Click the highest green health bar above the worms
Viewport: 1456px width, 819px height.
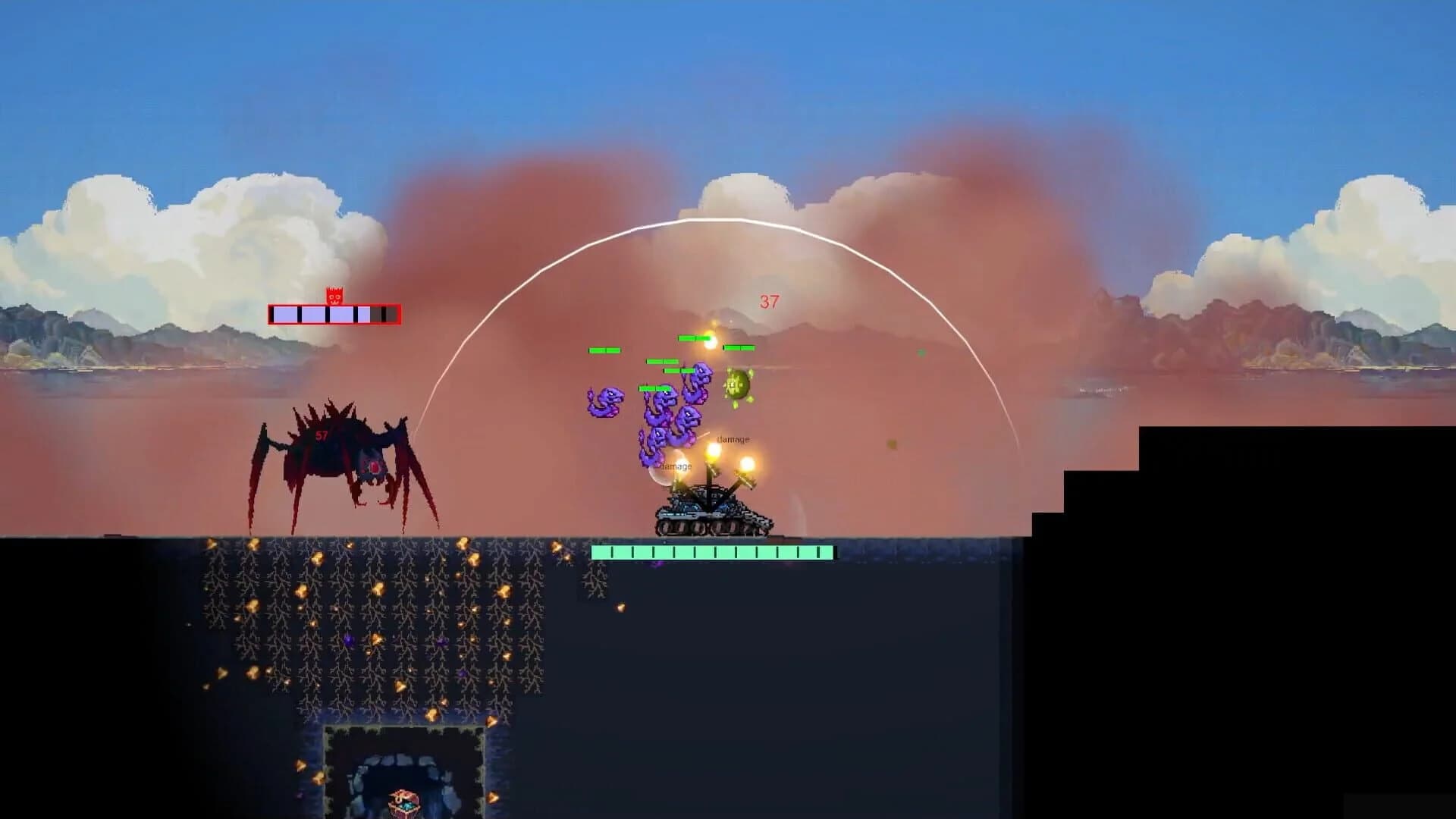point(693,337)
